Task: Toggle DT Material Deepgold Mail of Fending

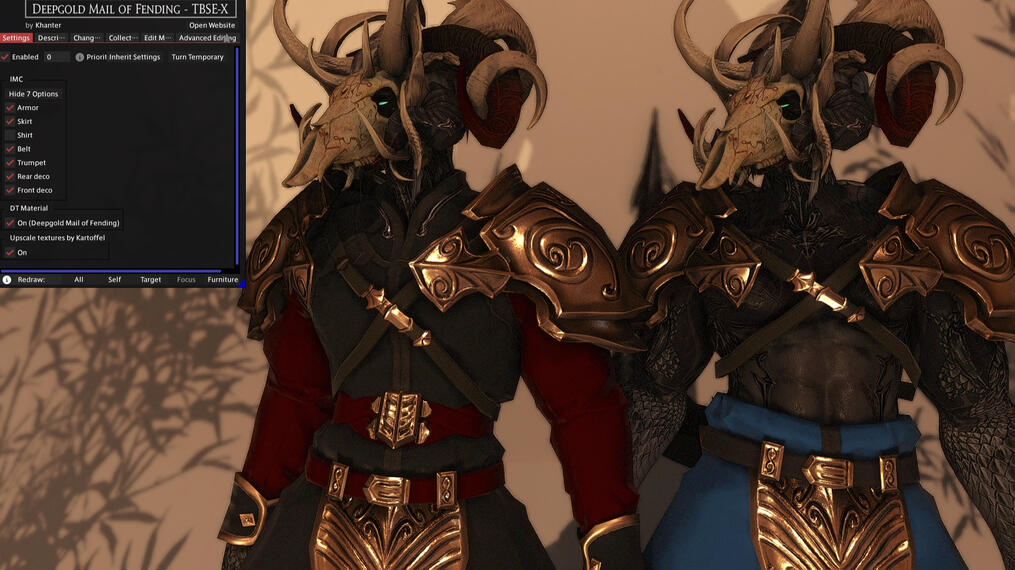Action: coord(10,223)
